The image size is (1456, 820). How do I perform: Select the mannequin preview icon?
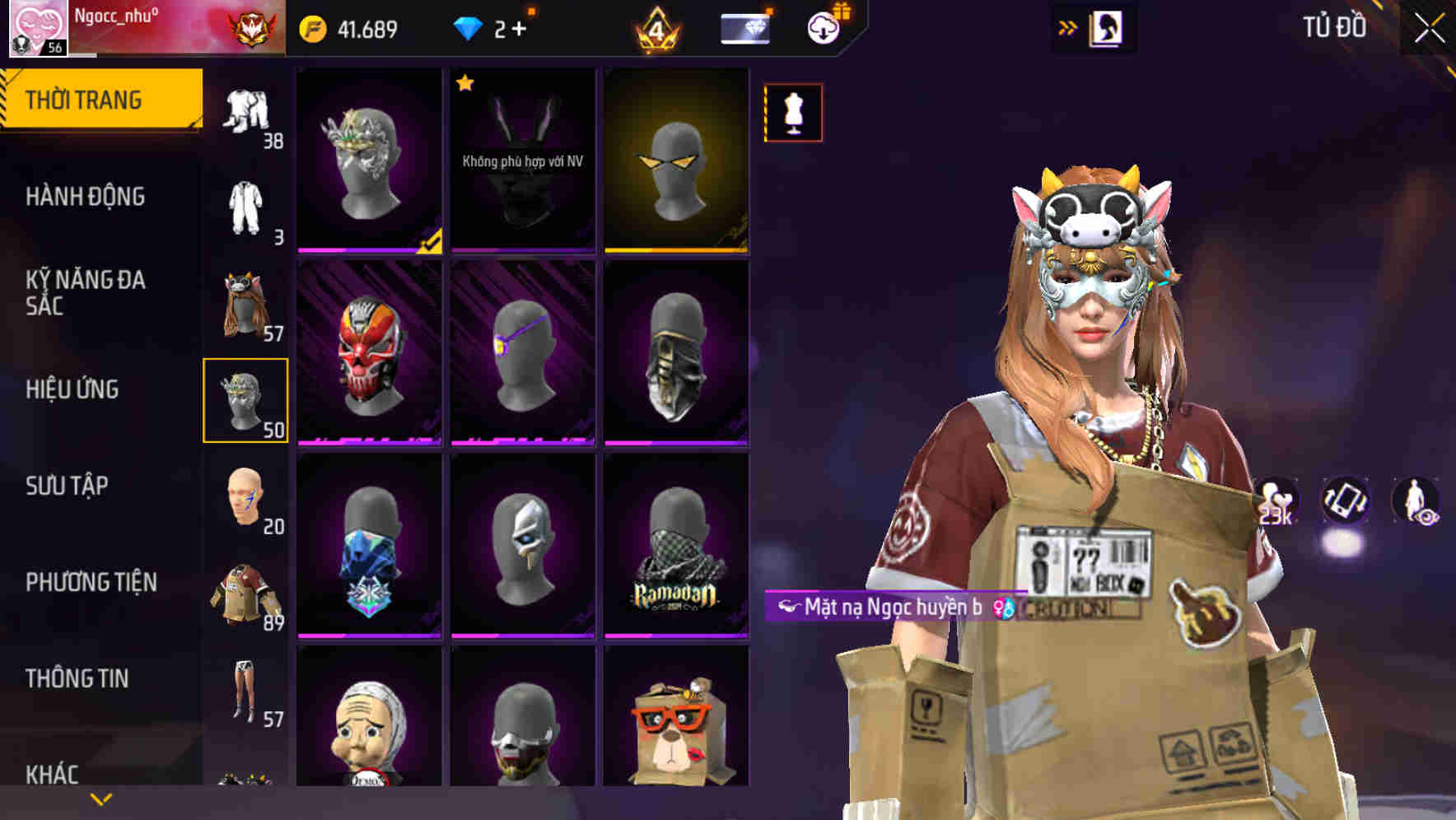(x=793, y=113)
